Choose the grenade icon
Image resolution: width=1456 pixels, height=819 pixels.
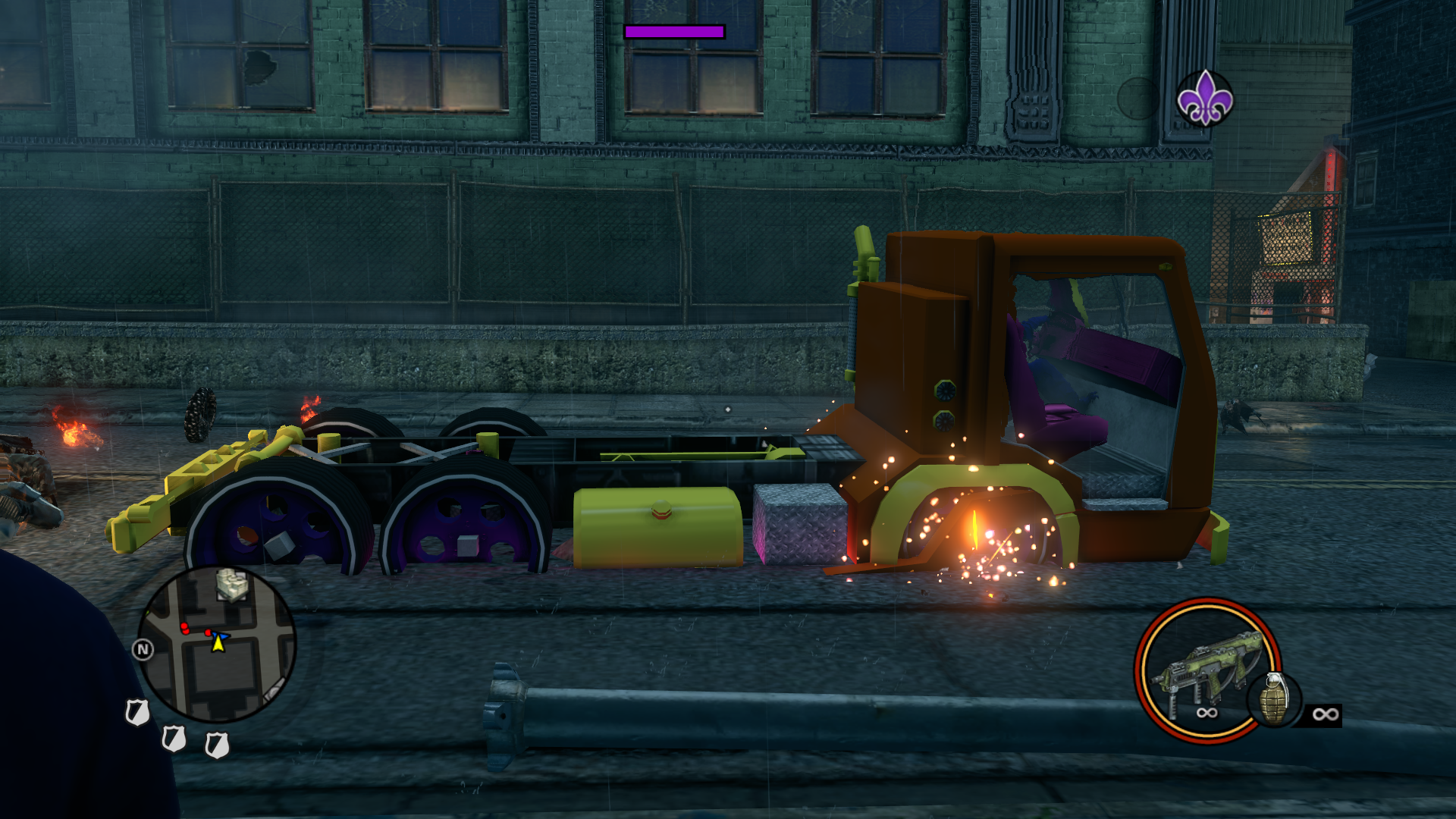click(x=1274, y=699)
